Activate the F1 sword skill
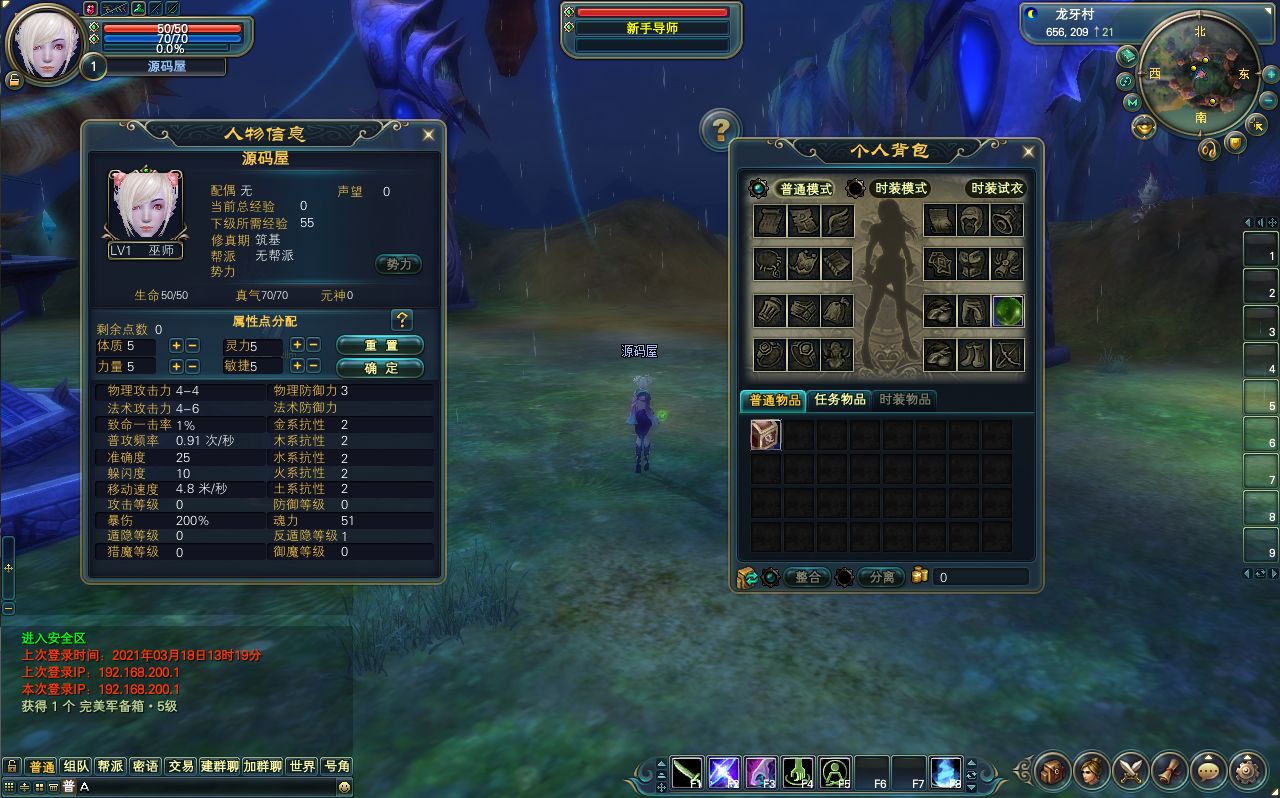 687,772
